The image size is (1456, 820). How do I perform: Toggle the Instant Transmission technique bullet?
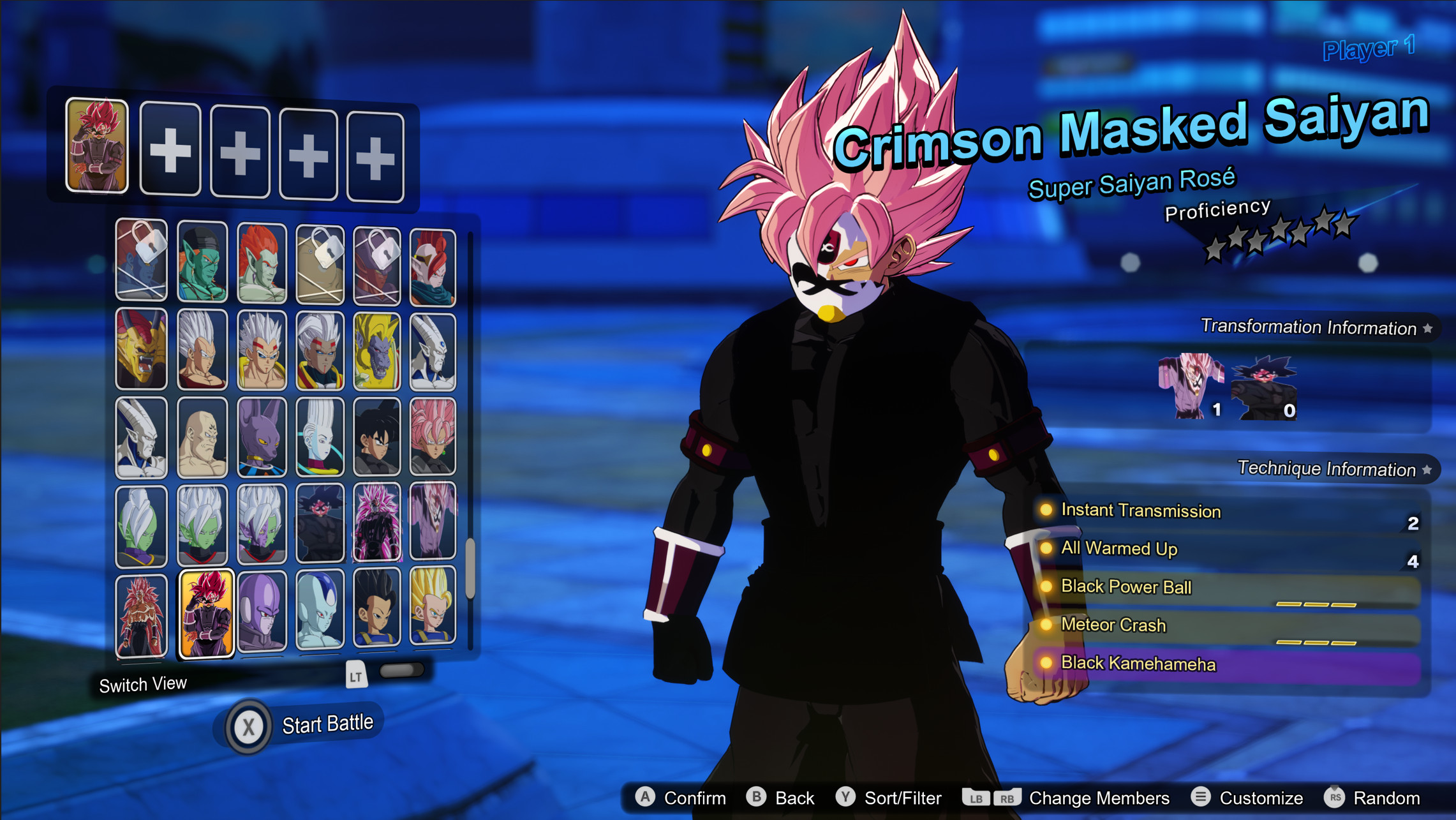pyautogui.click(x=1047, y=511)
